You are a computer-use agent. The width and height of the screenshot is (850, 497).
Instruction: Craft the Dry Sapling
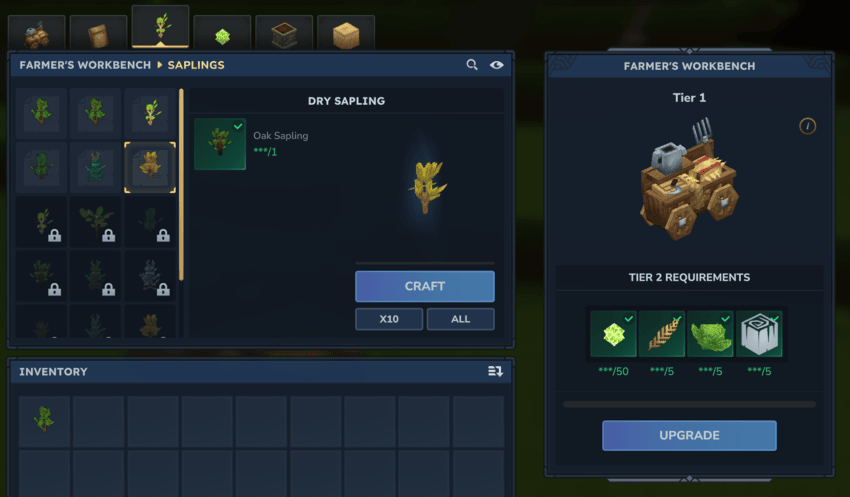(x=424, y=286)
